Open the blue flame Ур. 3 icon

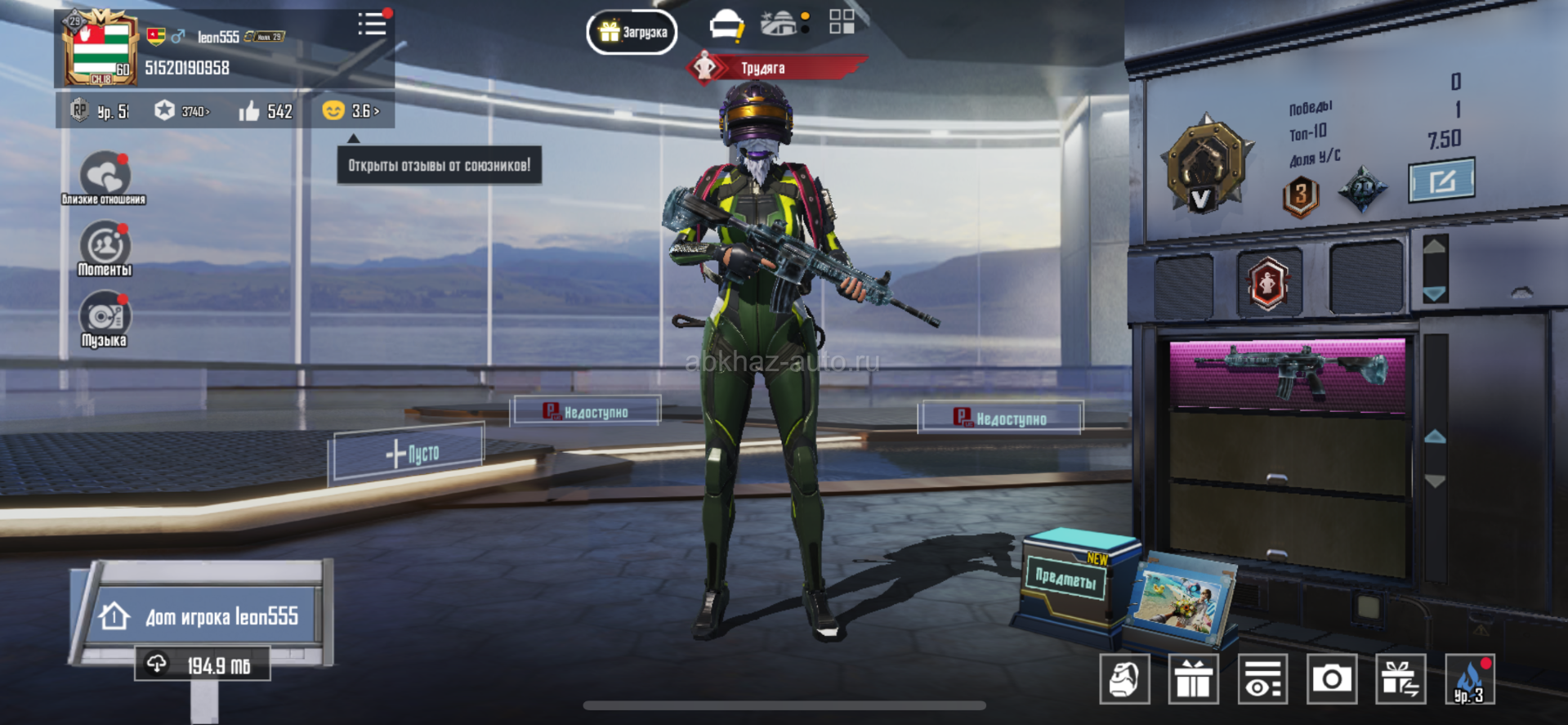coord(1469,679)
